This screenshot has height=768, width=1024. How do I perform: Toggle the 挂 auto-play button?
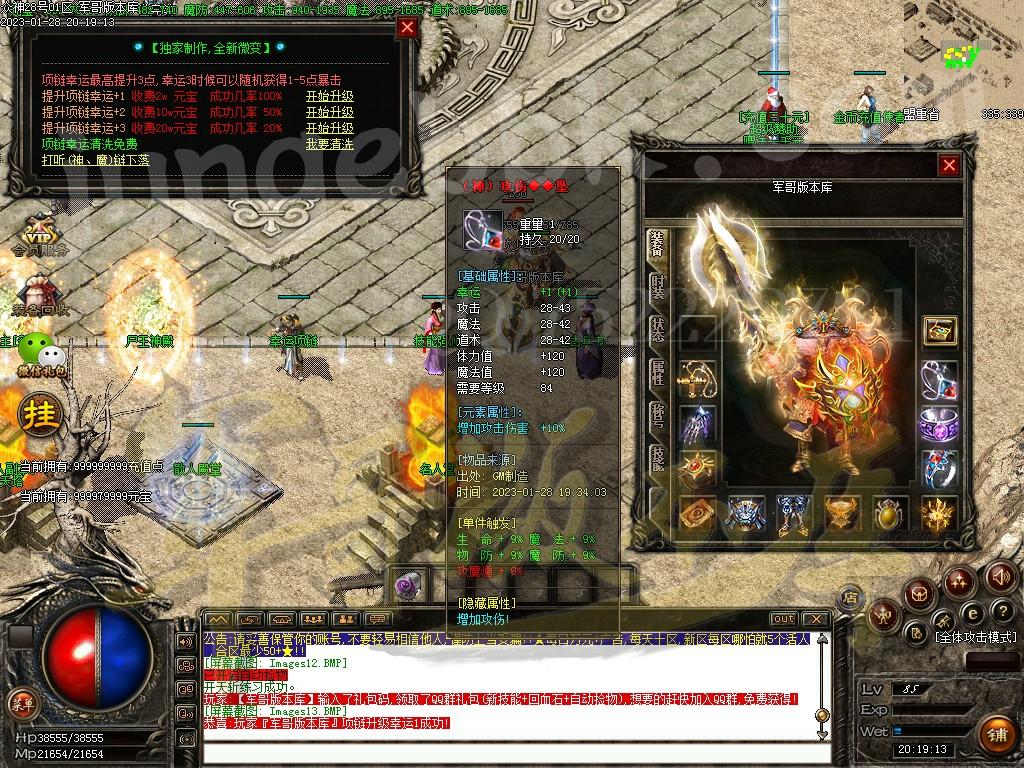click(x=41, y=413)
